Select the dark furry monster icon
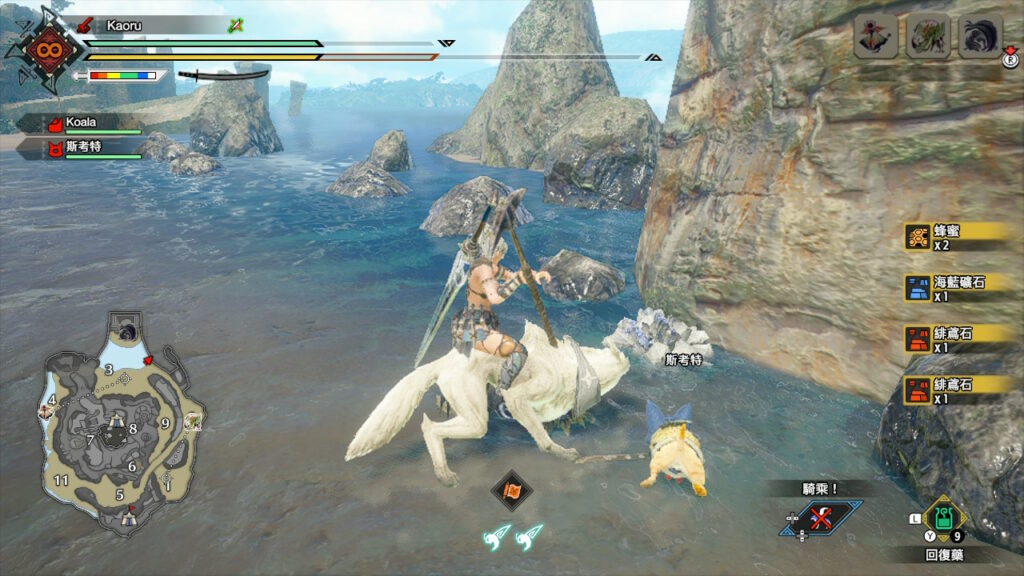This screenshot has height=576, width=1024. (980, 38)
